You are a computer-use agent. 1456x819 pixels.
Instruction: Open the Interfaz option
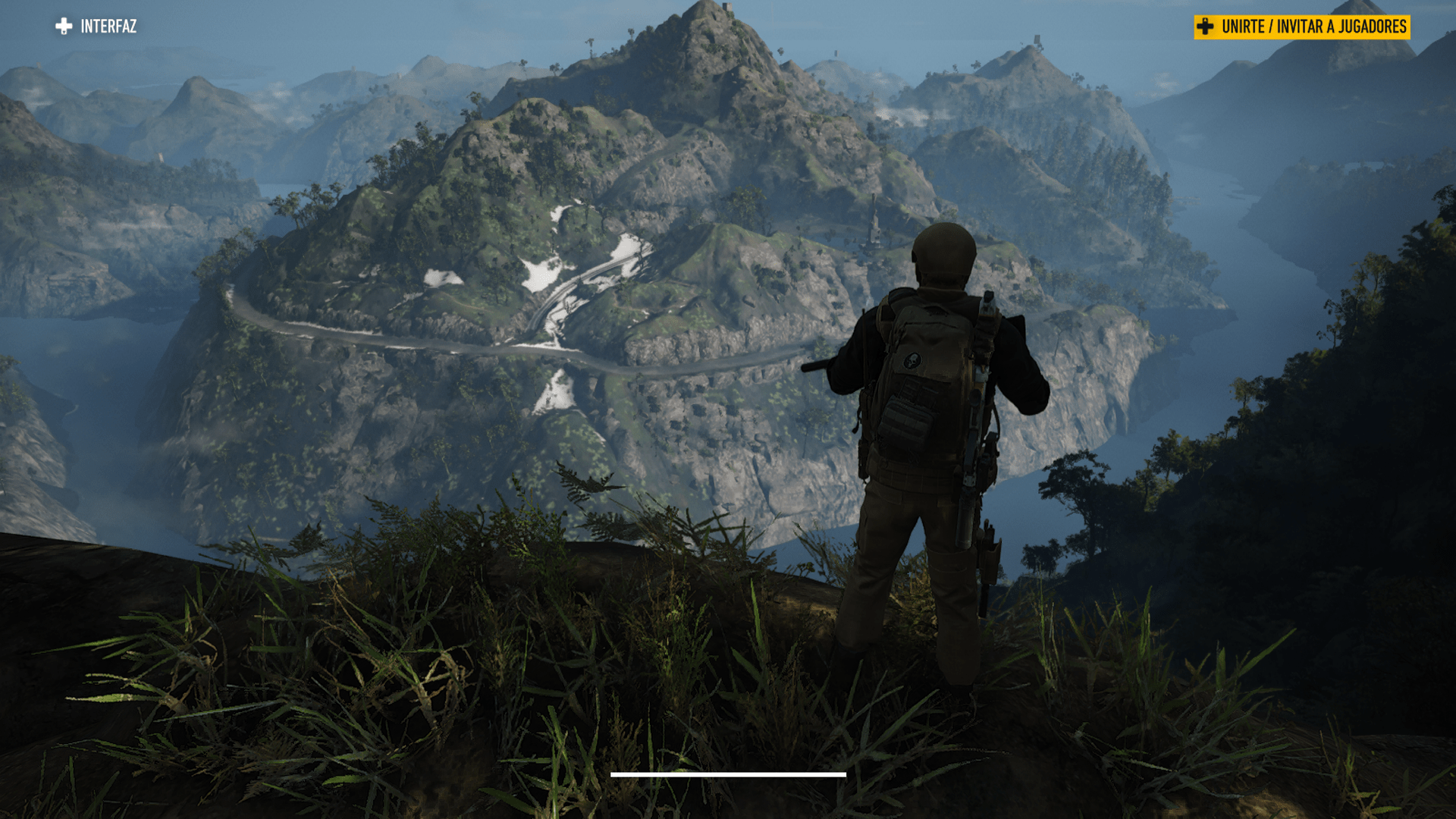pyautogui.click(x=96, y=27)
